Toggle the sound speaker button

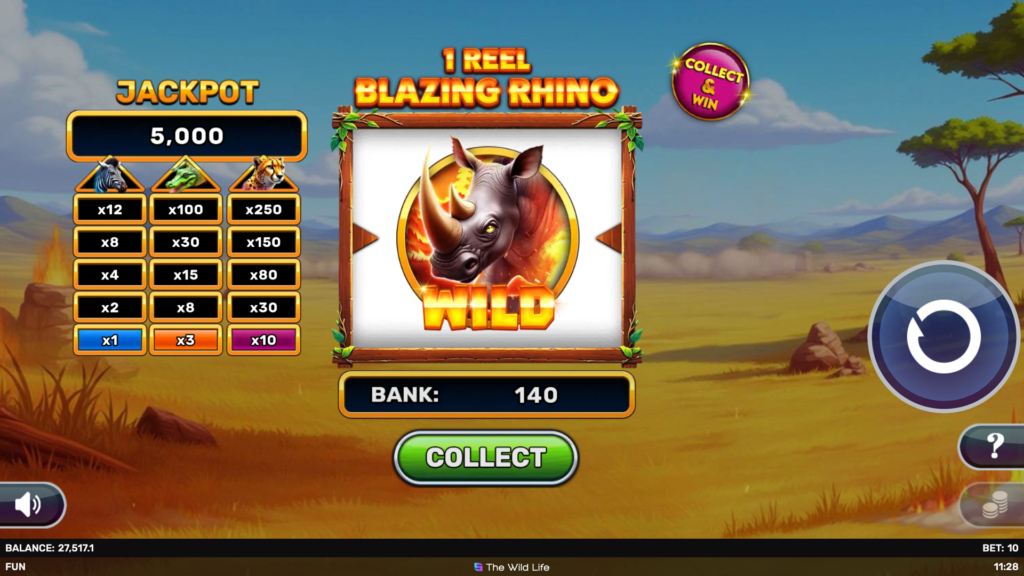coord(29,505)
